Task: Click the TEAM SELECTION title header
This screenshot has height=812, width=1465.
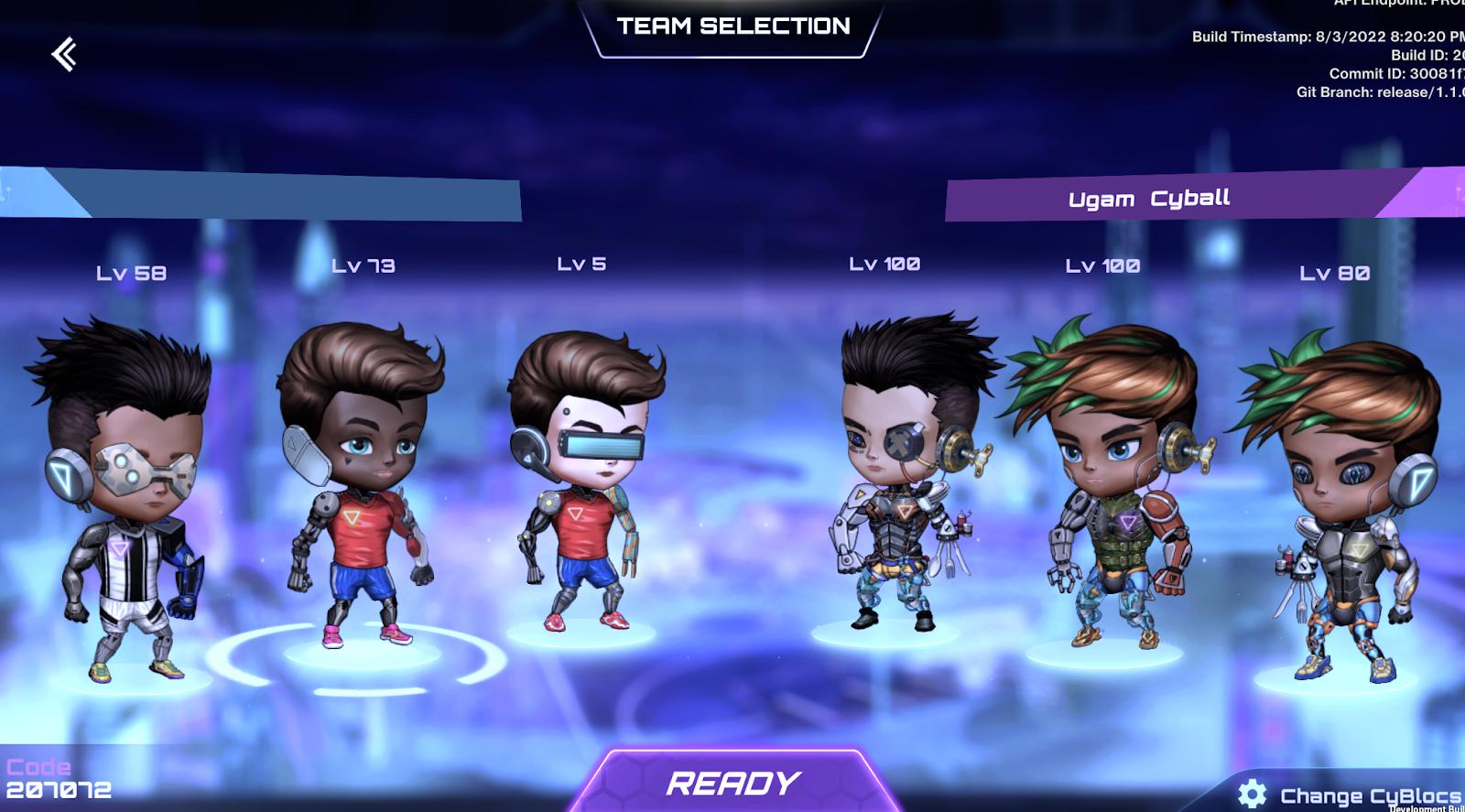Action: pyautogui.click(x=732, y=26)
